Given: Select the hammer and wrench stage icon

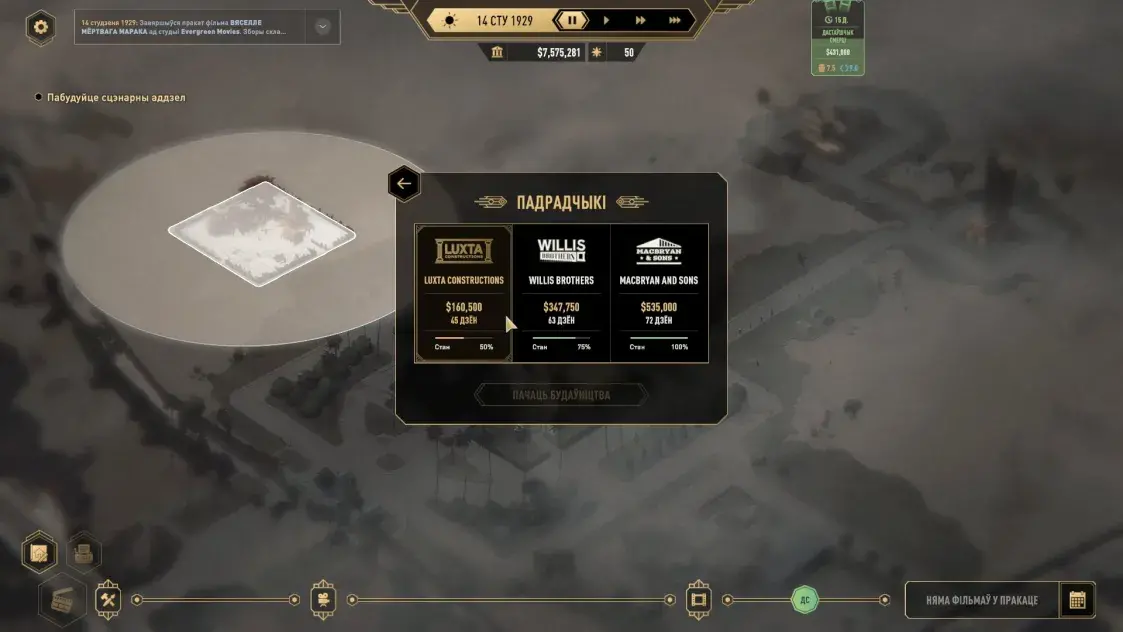Looking at the screenshot, I should pyautogui.click(x=108, y=600).
